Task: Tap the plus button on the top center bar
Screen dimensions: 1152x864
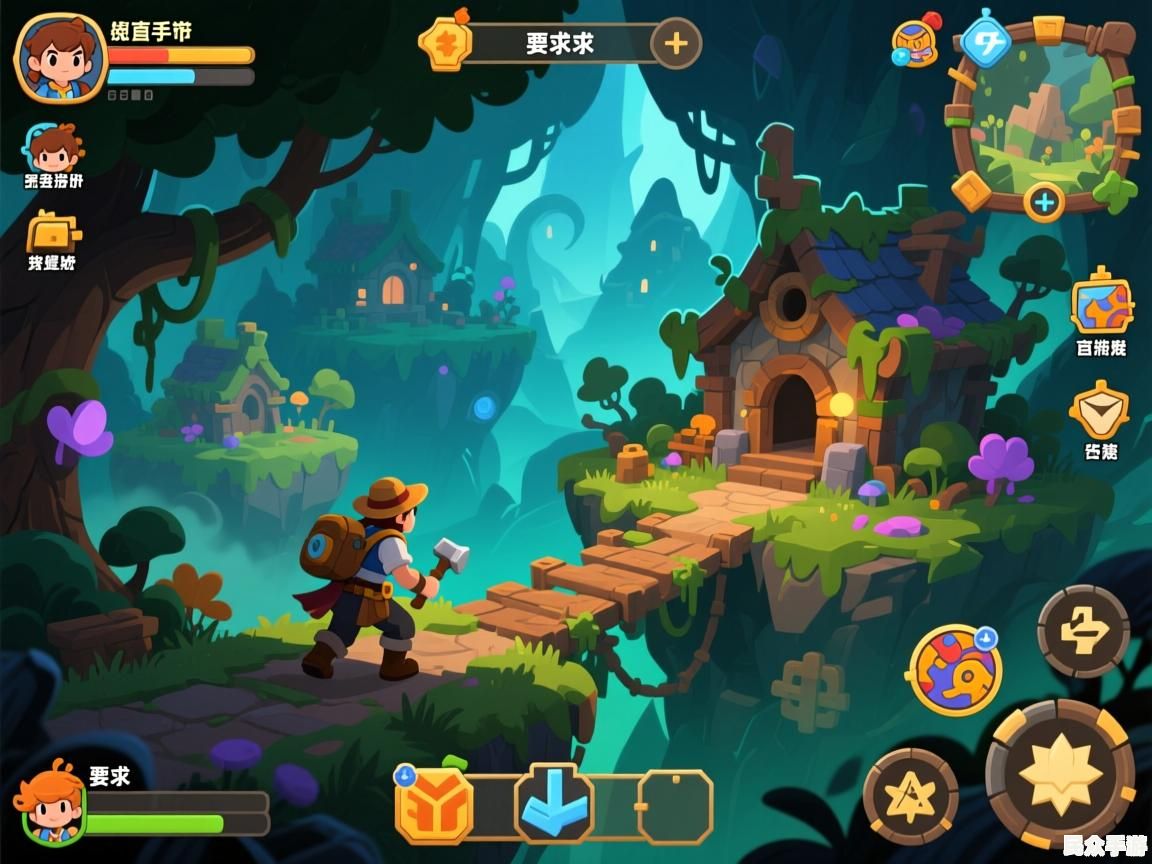Action: [x=676, y=44]
